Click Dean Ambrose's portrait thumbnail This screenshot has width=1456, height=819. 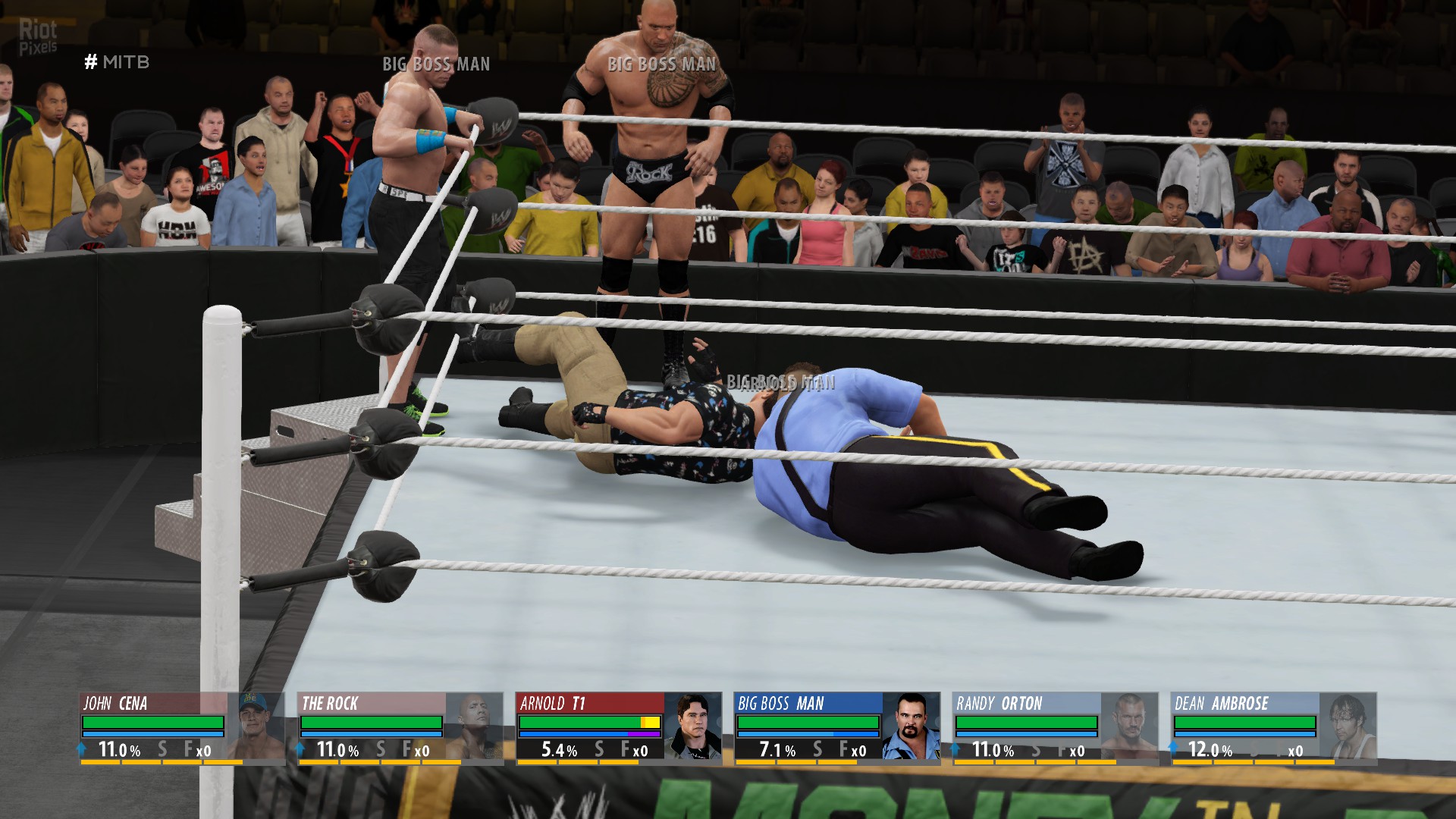coord(1348,726)
